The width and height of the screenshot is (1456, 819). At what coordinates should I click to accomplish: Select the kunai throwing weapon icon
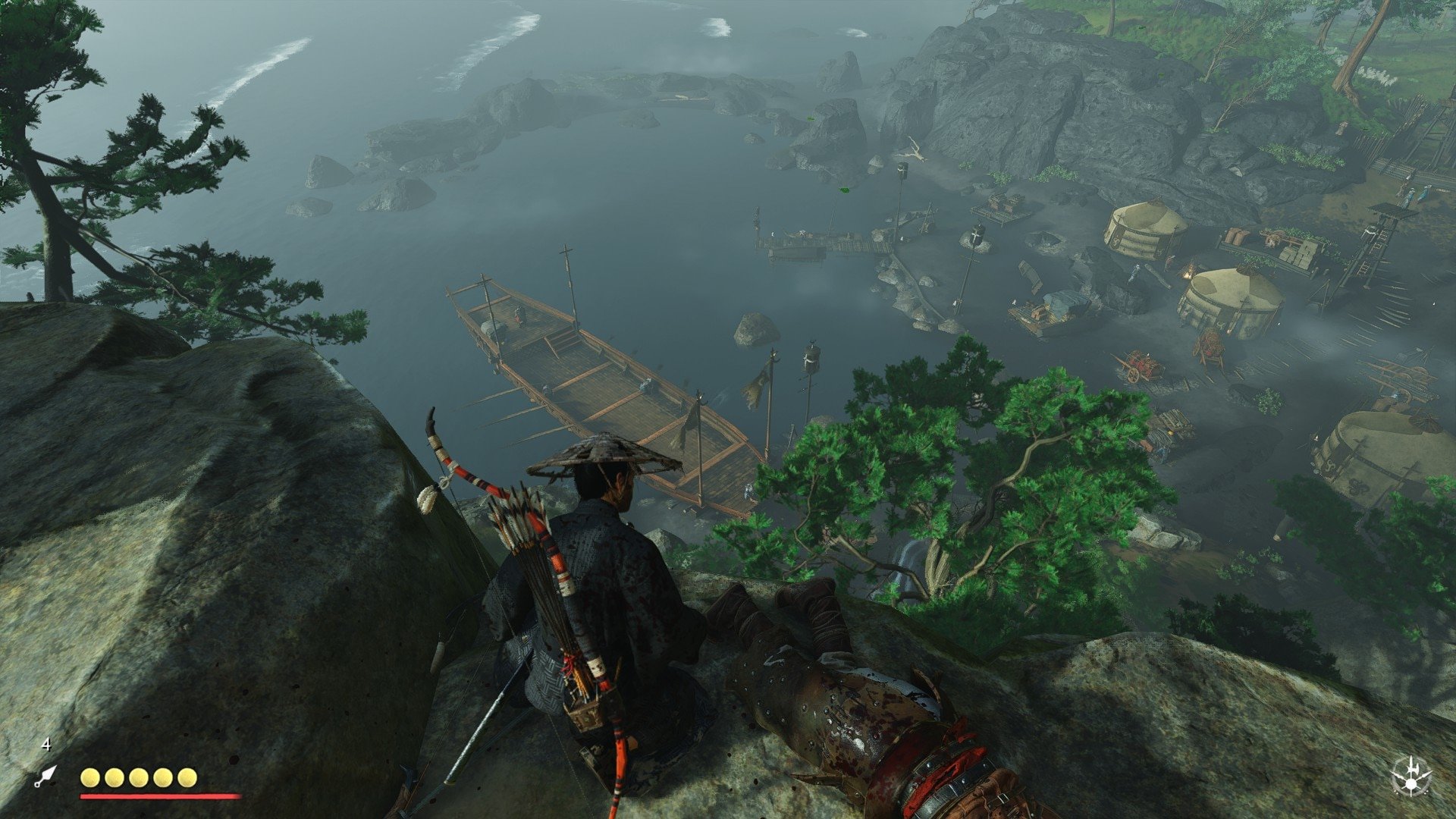[x=45, y=776]
